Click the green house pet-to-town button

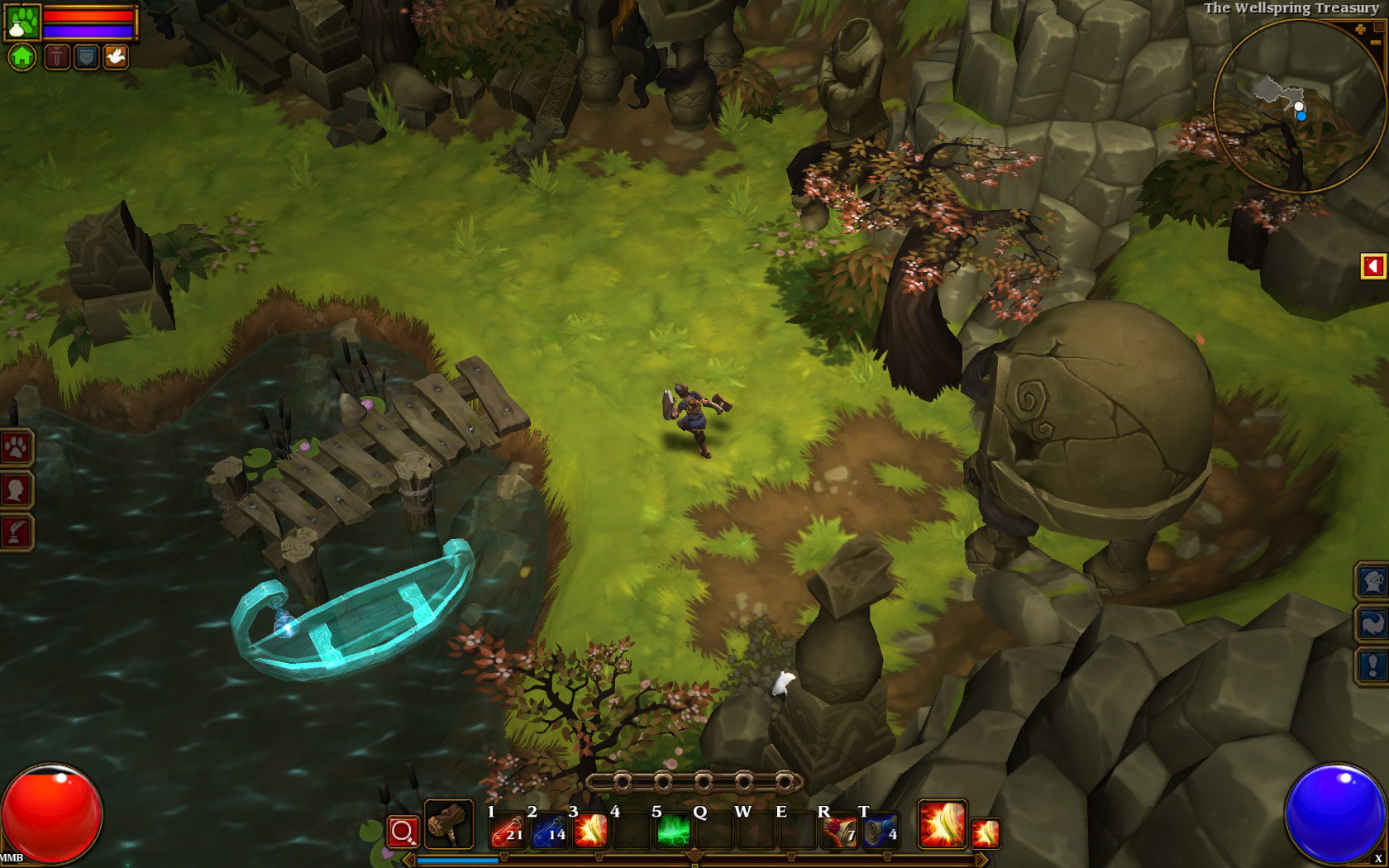pos(22,57)
